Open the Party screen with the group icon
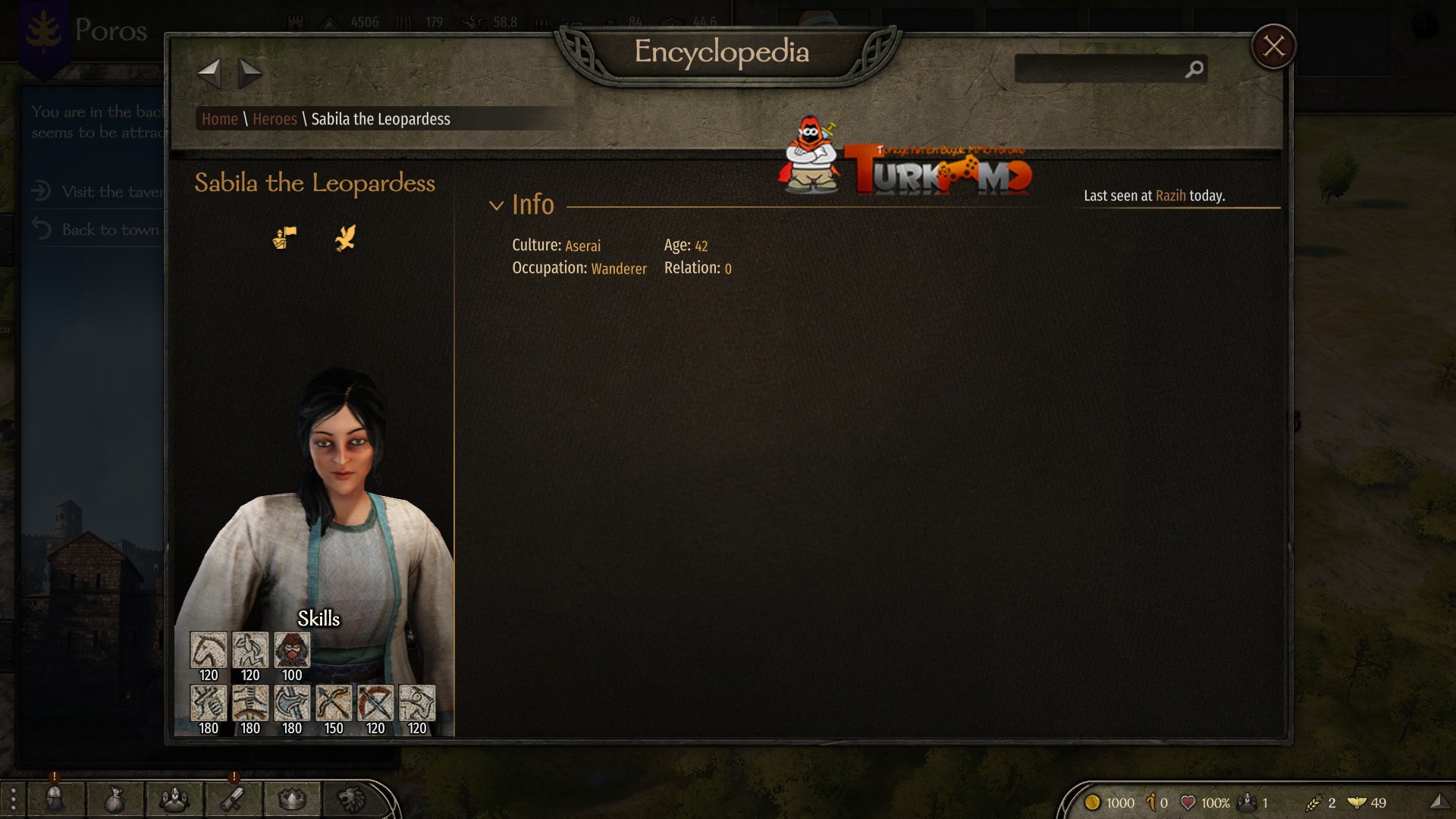 (x=173, y=799)
